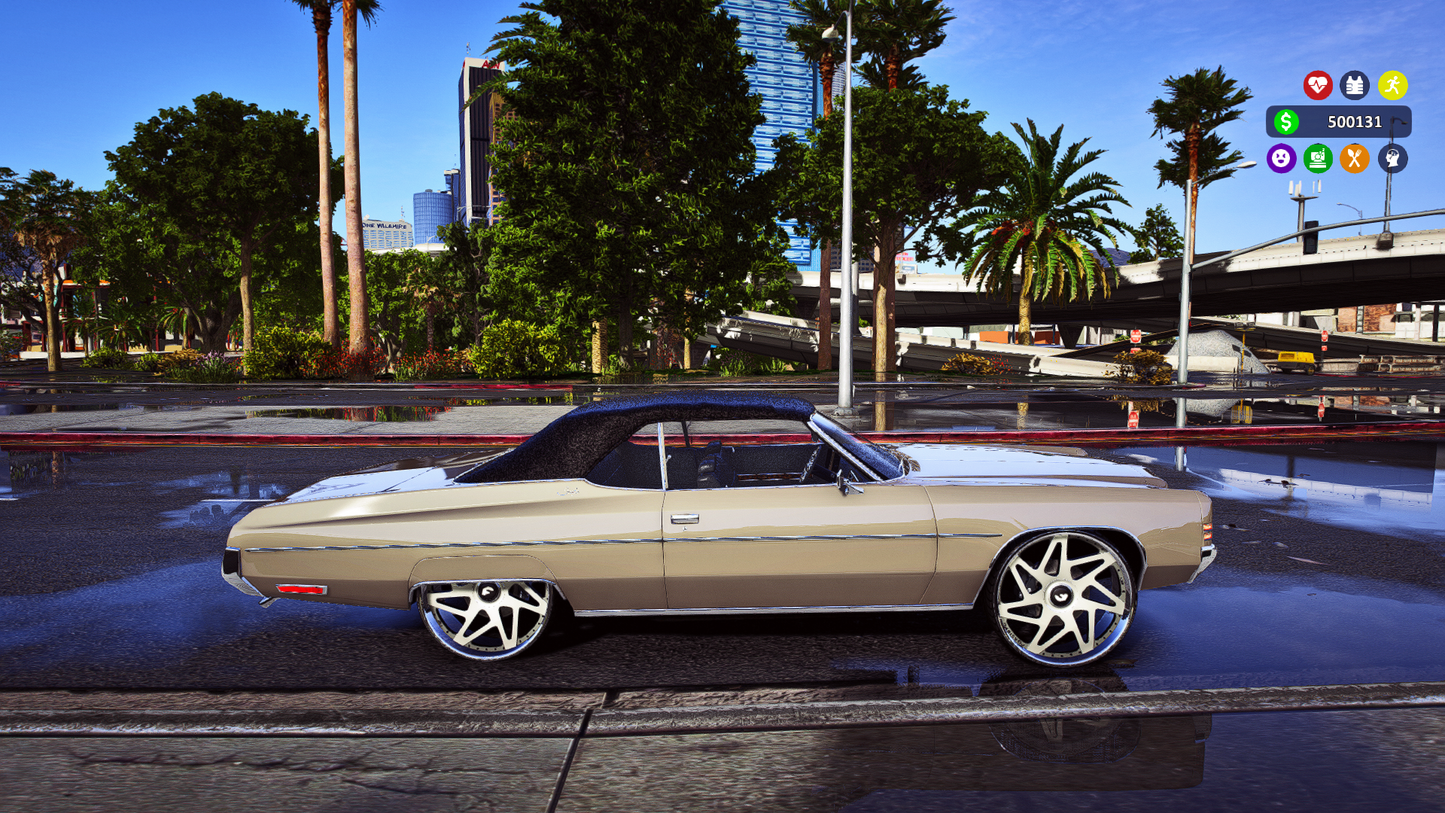This screenshot has height=813, width=1445.
Task: Select the dark blue armor vest icon
Action: 1355,86
